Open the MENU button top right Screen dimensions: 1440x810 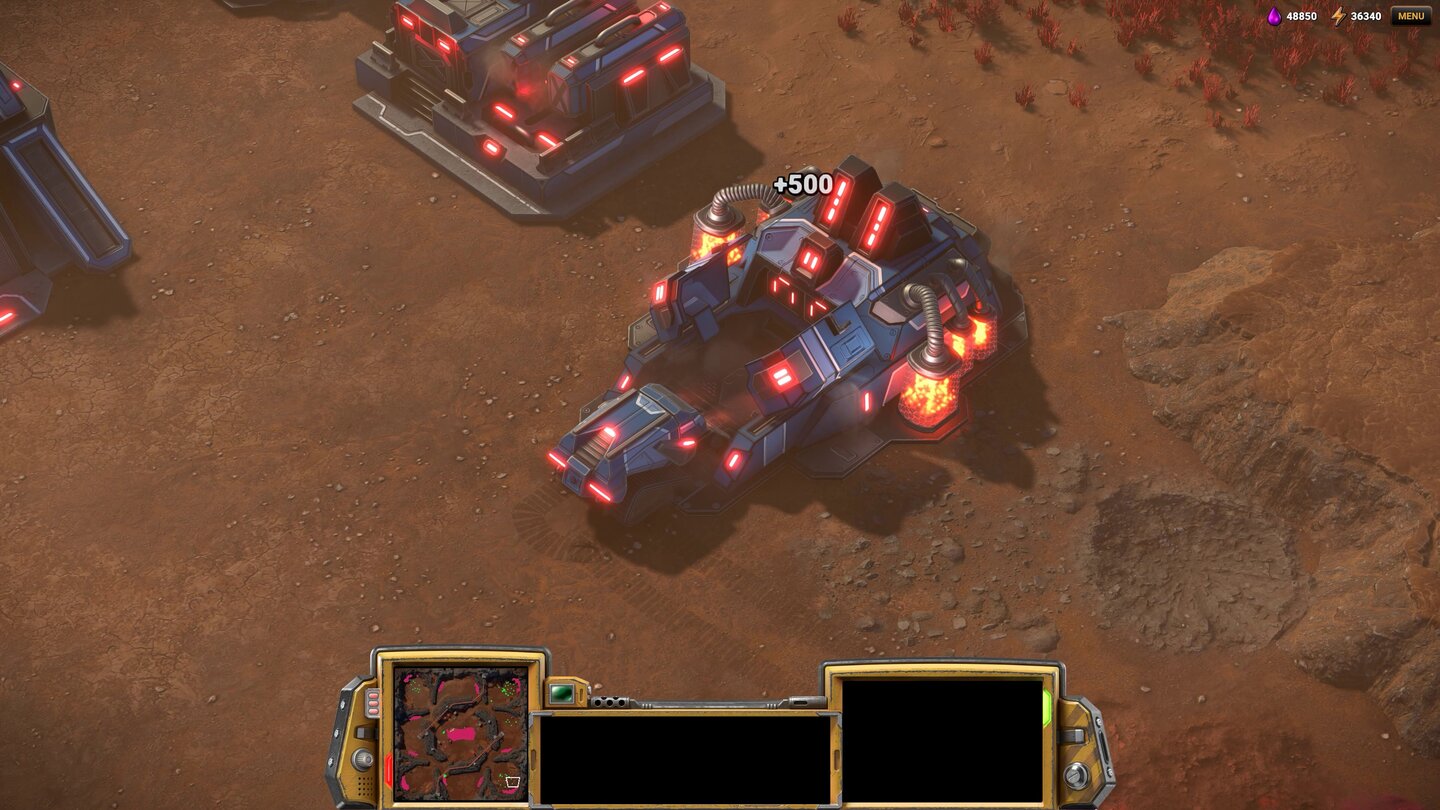coord(1406,16)
